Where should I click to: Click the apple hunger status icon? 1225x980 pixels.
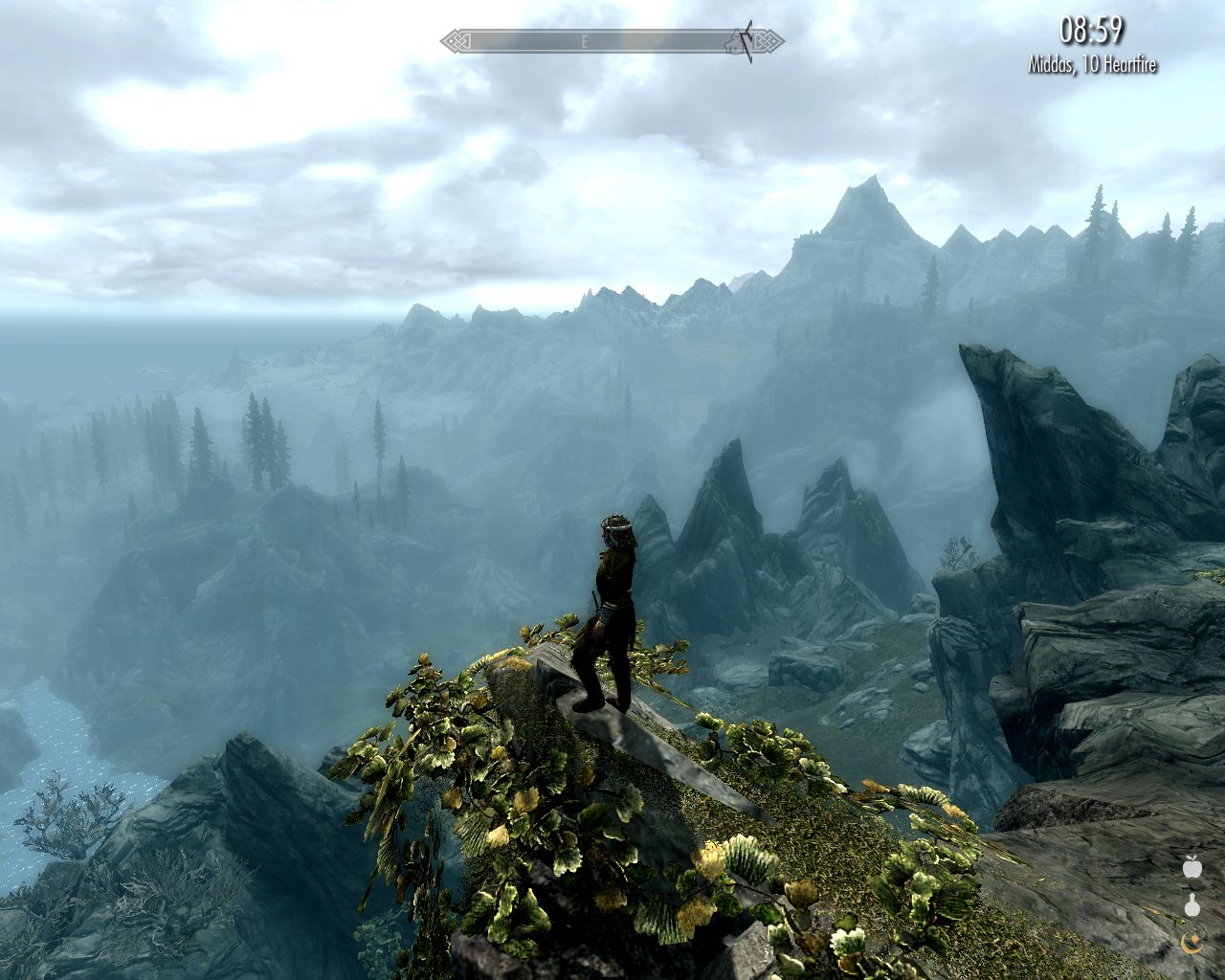point(1192,867)
